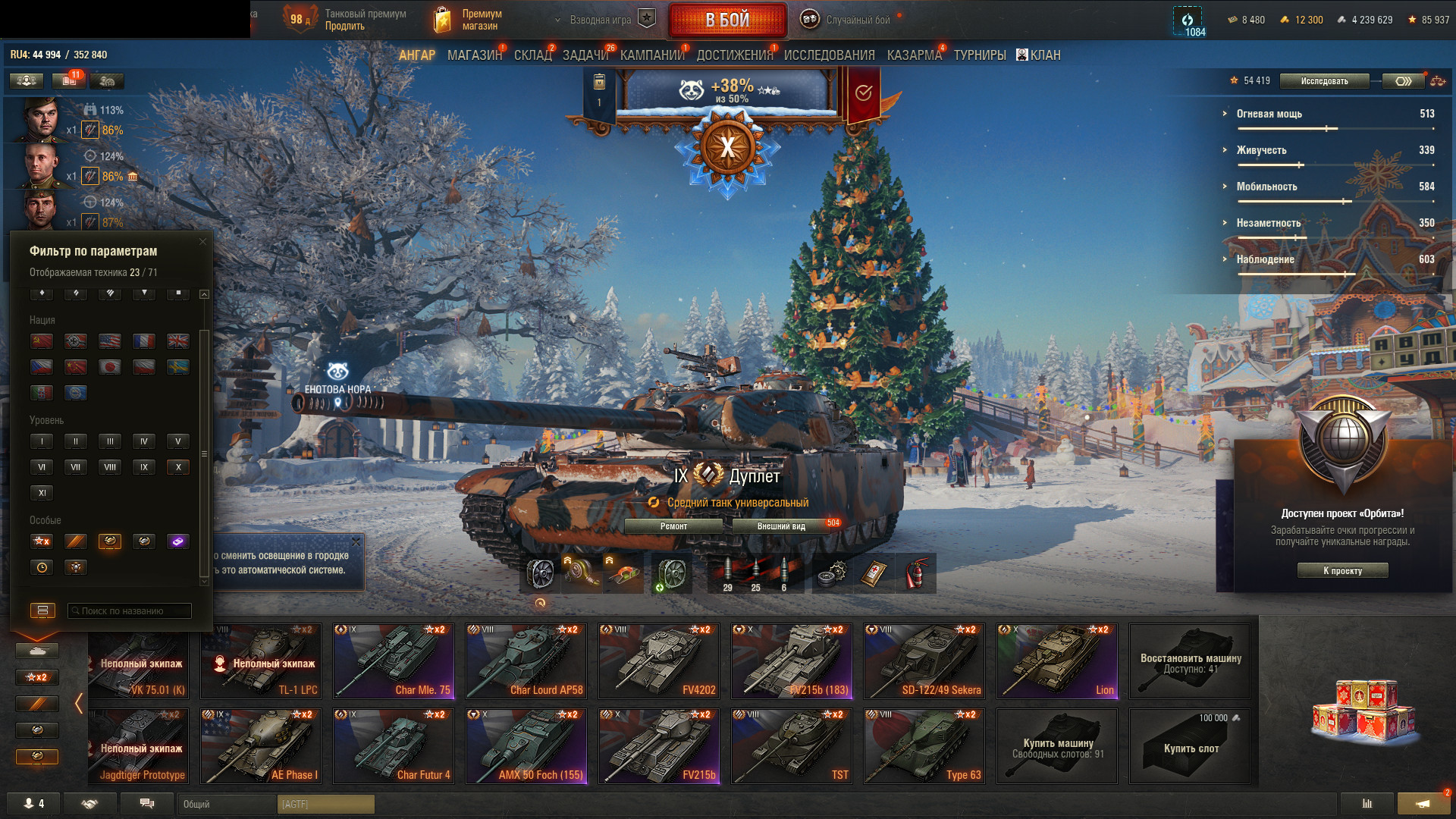Open Восстановить машину tile
Screen dimensions: 1456x819
[x=1190, y=661]
